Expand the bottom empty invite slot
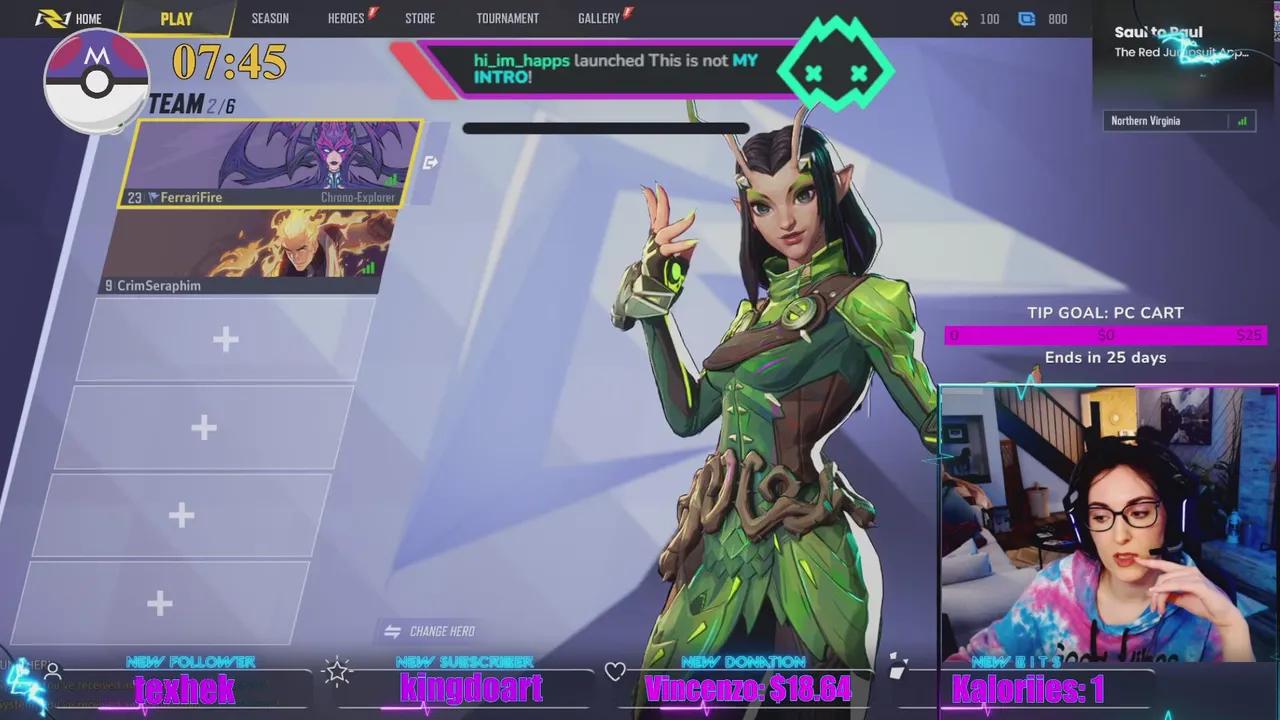 (159, 602)
